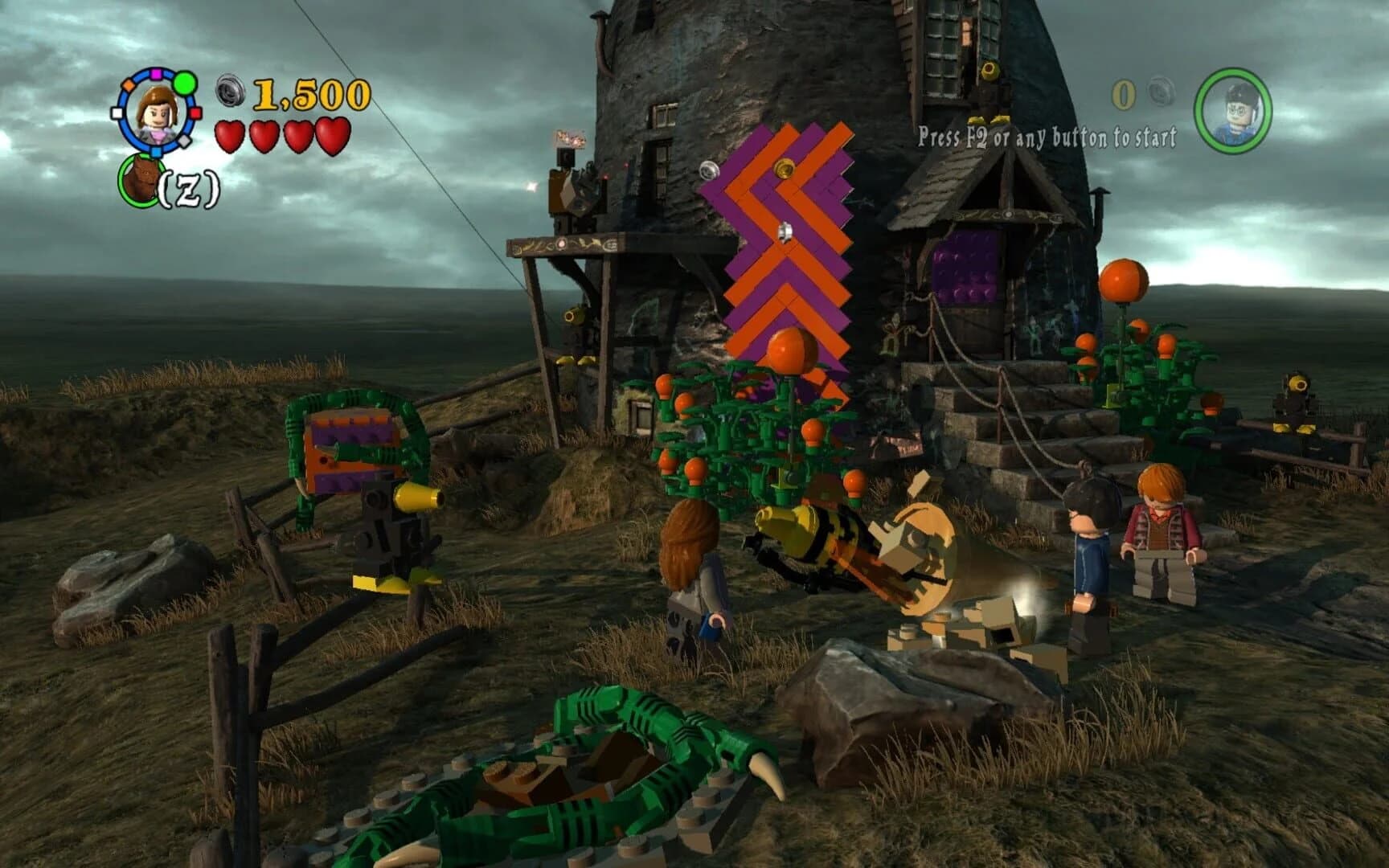Click the green dot on the character ring

[184, 84]
